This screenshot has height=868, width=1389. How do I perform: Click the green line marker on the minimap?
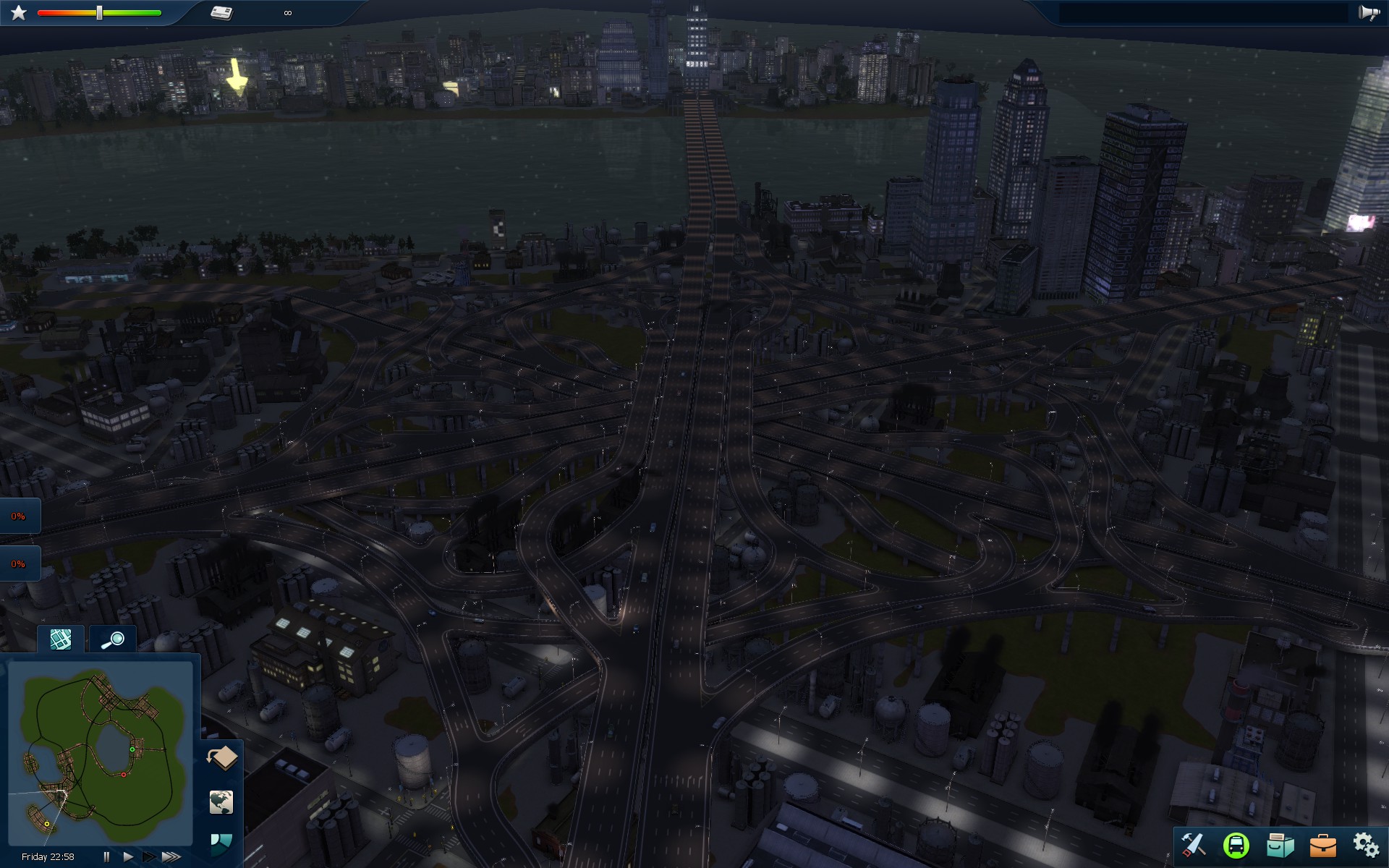[132, 750]
